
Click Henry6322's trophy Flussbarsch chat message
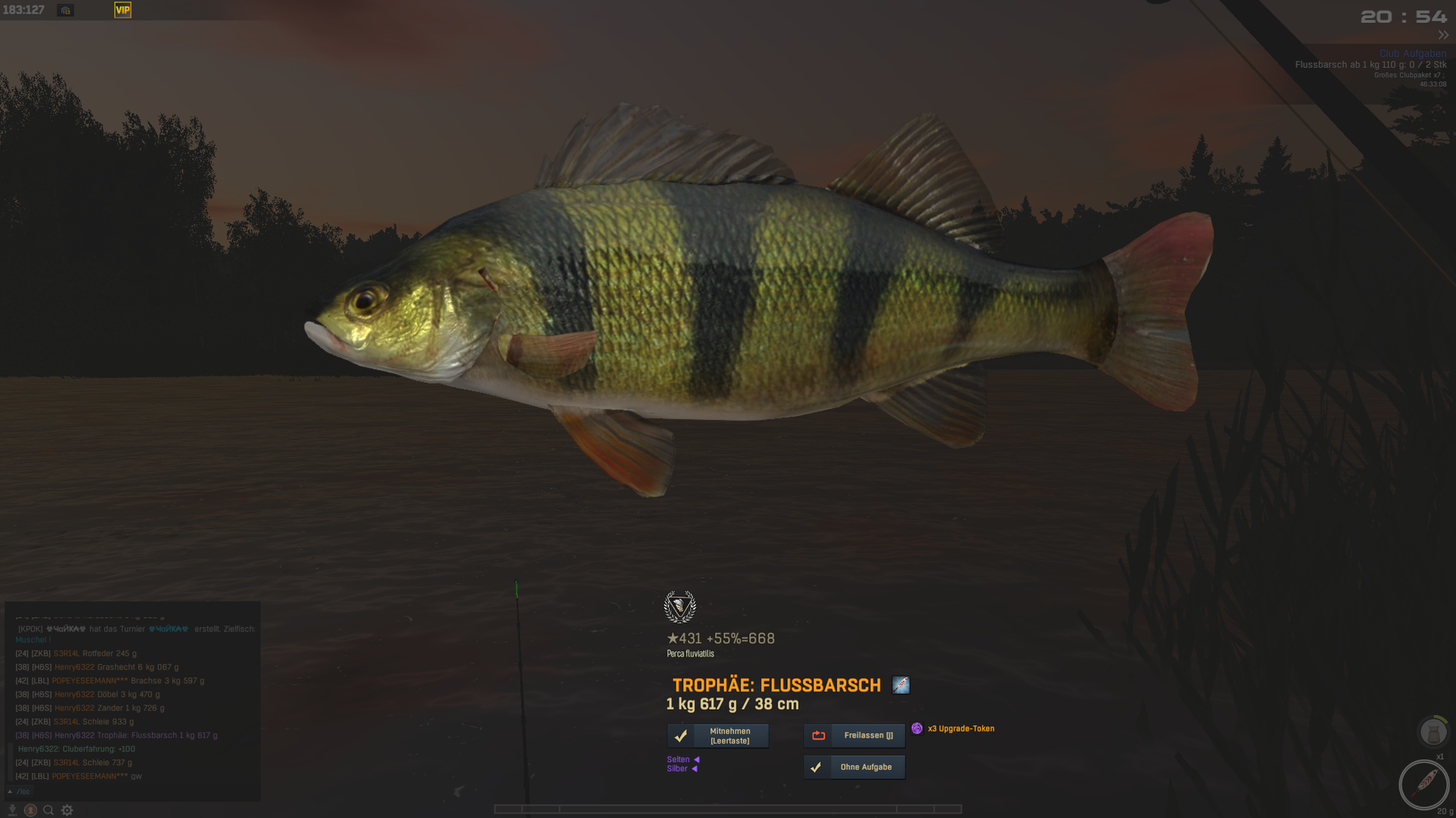135,735
